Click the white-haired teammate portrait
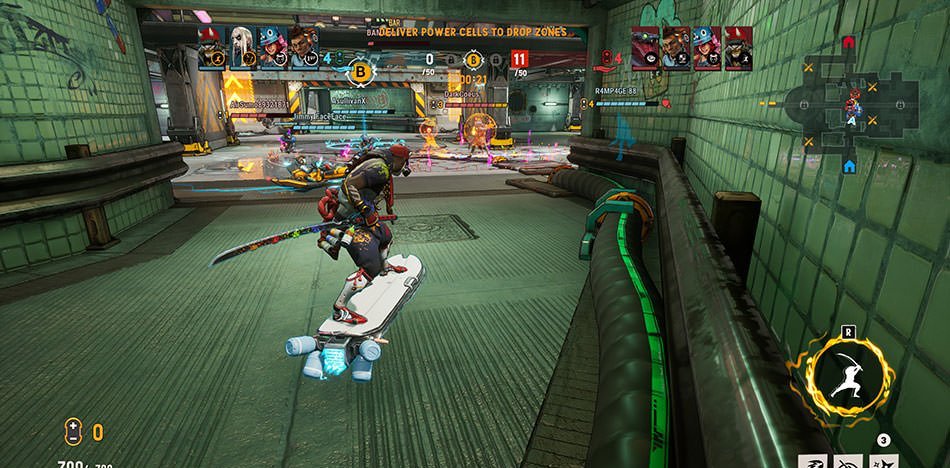This screenshot has height=468, width=950. pos(241,45)
